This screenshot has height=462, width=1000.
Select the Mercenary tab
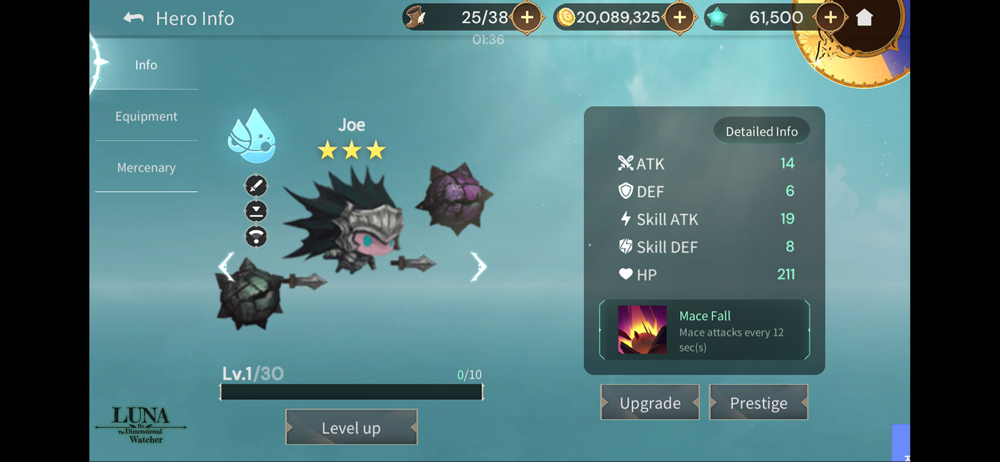pyautogui.click(x=146, y=168)
